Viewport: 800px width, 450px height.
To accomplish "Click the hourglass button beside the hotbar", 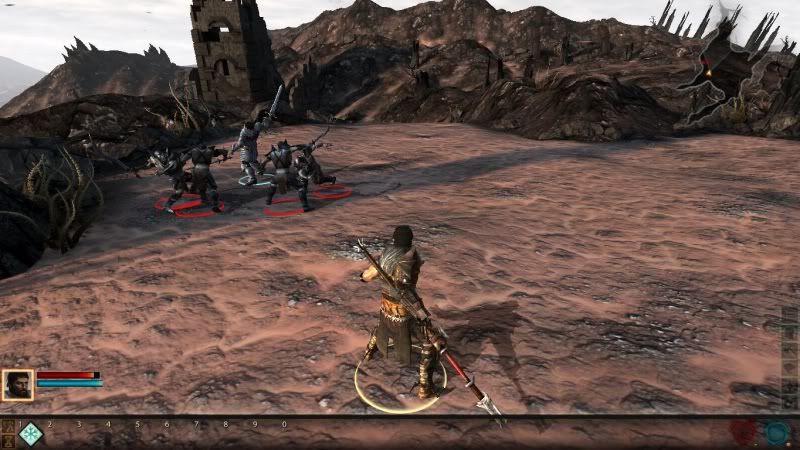I will [x=8, y=441].
